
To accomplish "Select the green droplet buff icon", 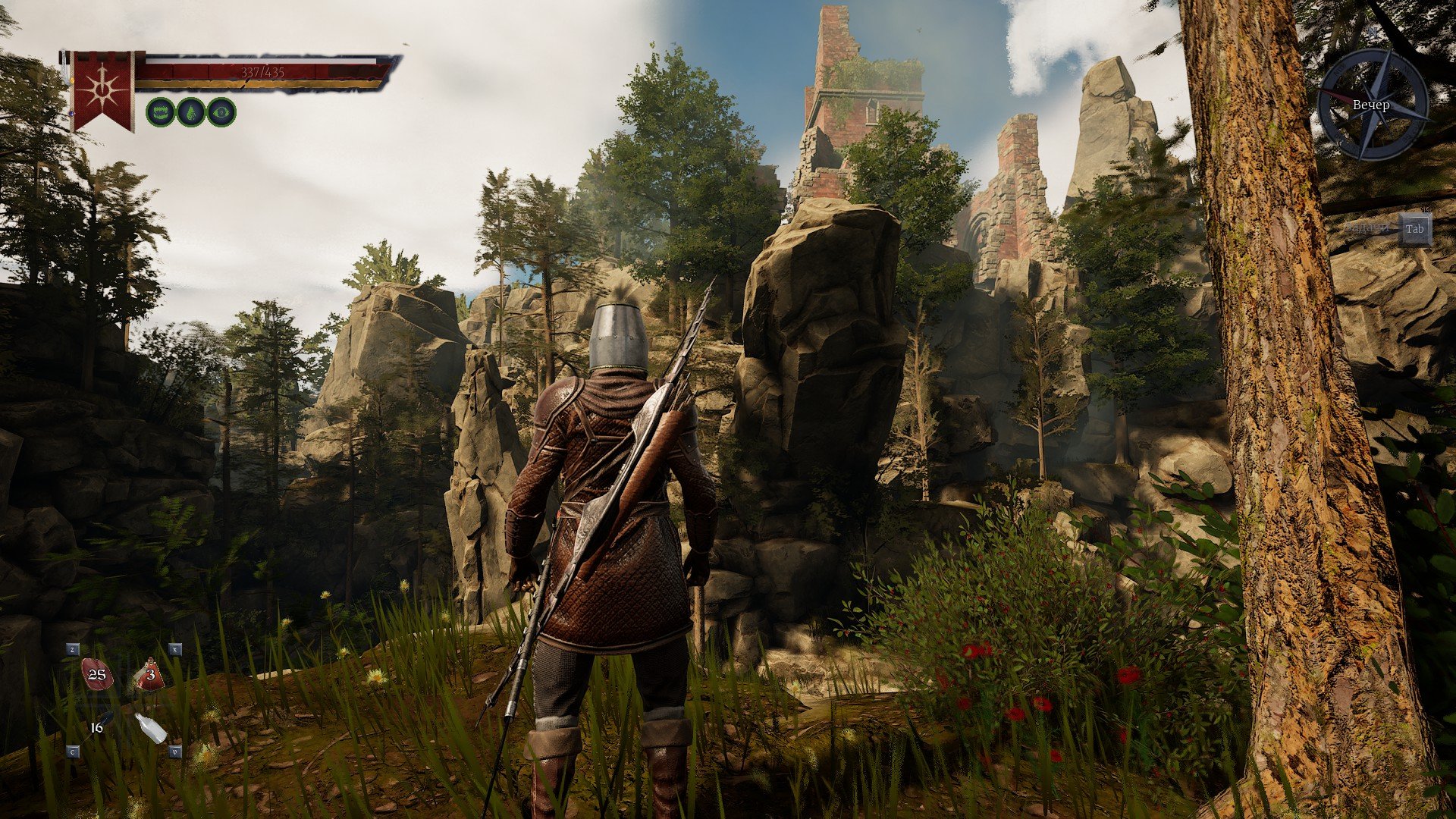I will 191,112.
